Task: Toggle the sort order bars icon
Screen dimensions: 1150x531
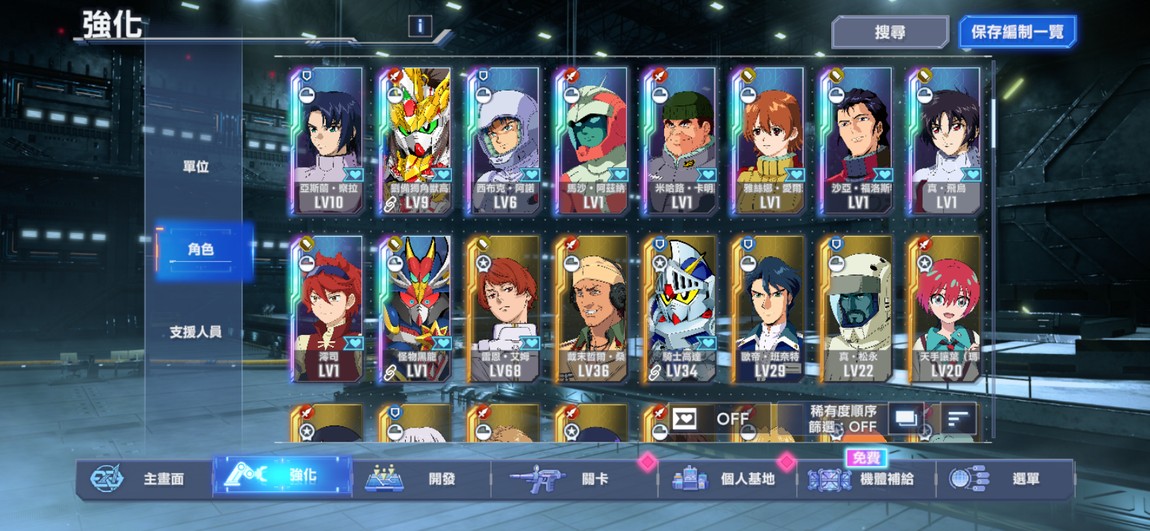Action: point(958,418)
